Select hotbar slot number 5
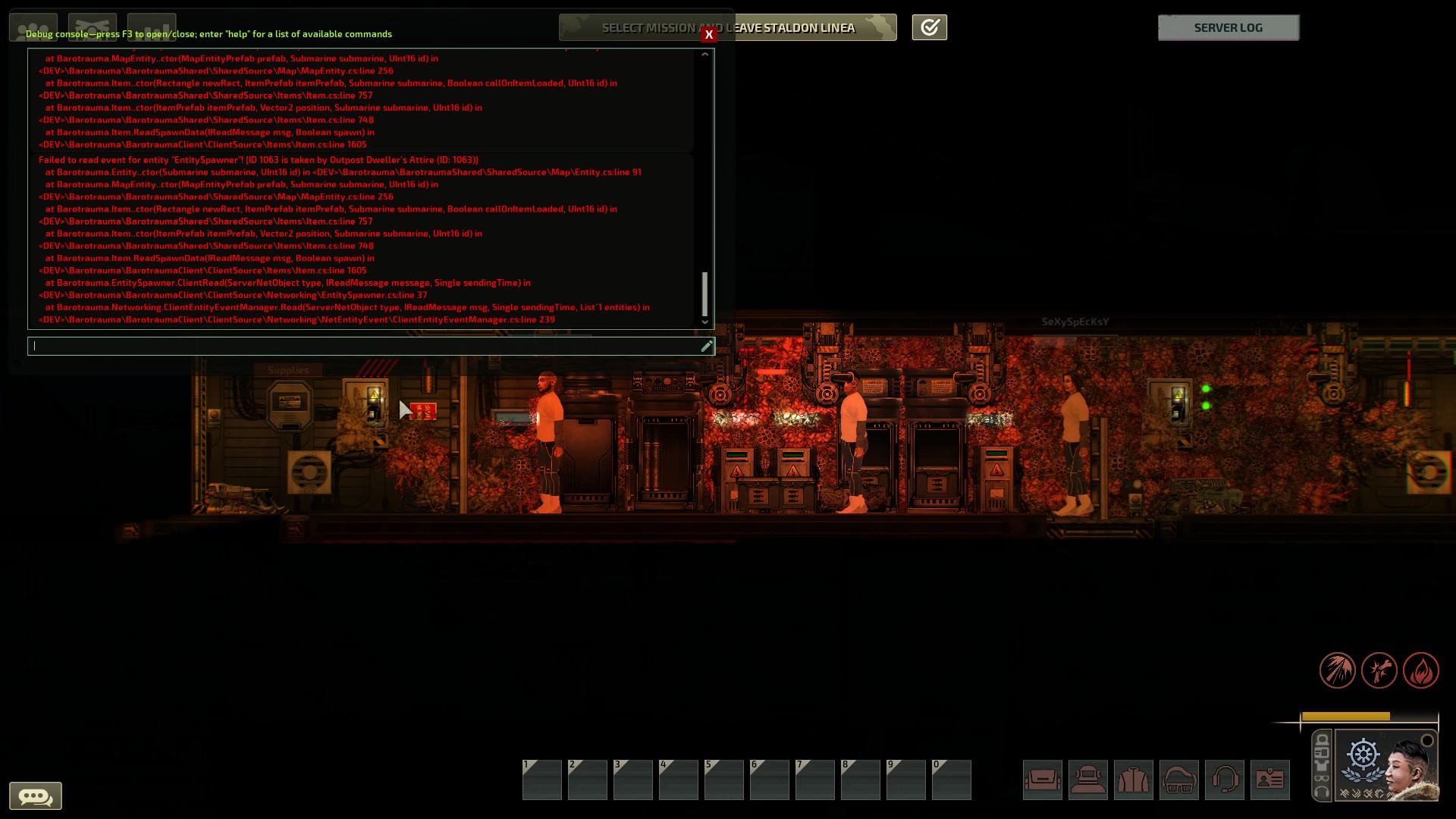 [x=724, y=780]
